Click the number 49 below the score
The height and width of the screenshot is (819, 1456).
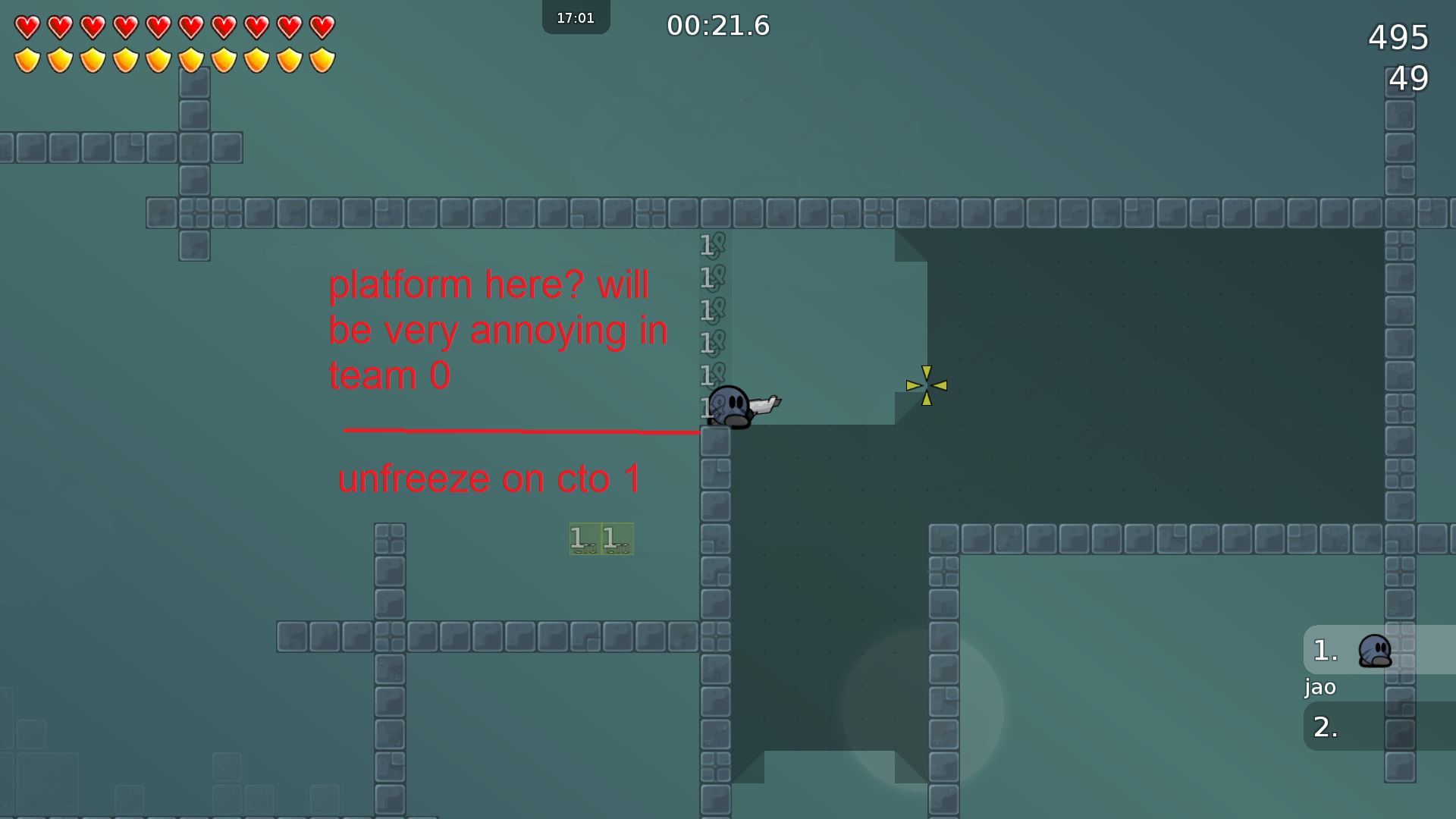pyautogui.click(x=1407, y=77)
